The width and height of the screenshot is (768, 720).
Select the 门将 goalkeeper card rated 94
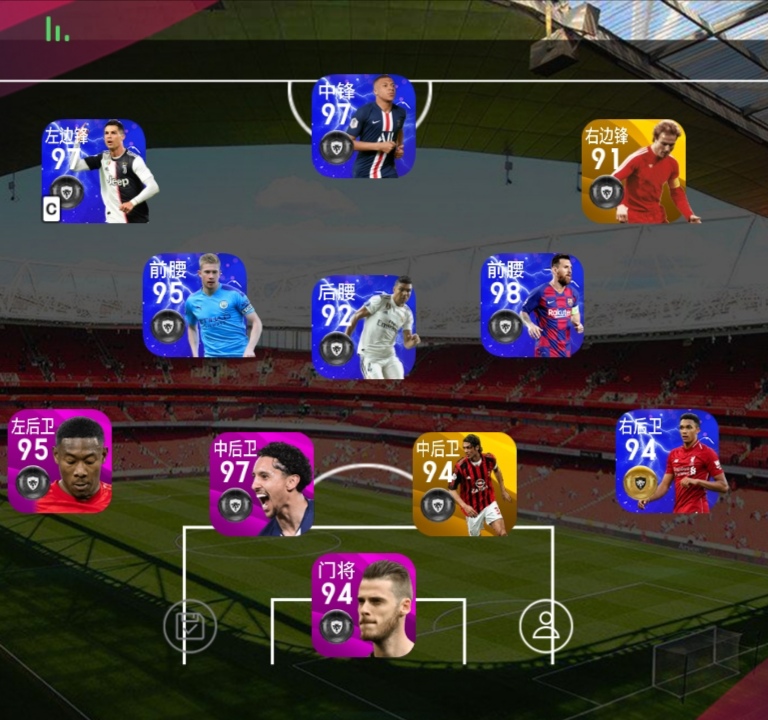[363, 605]
